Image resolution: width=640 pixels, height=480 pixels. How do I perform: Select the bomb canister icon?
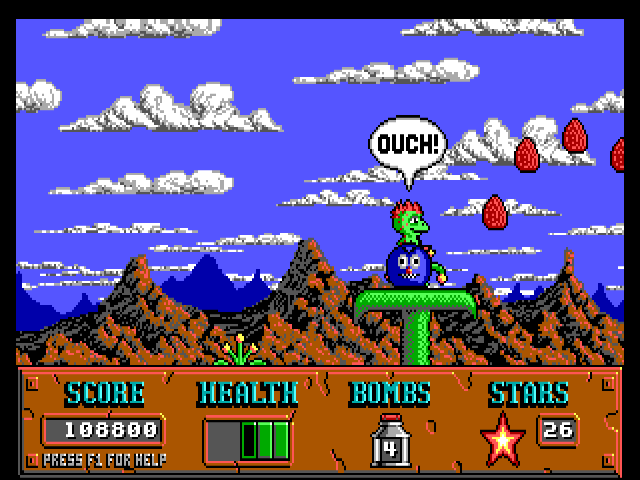click(x=390, y=439)
